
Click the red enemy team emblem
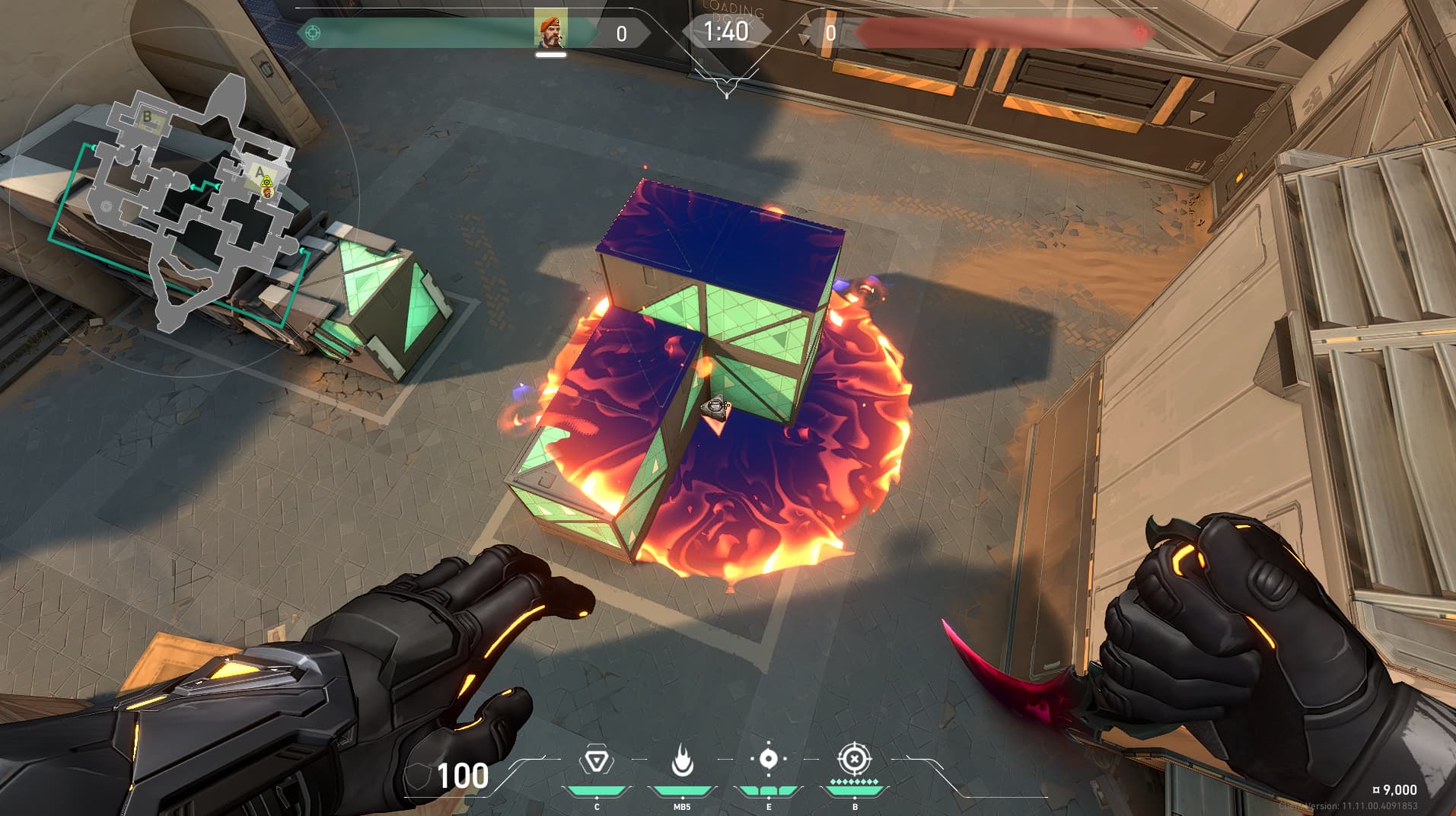pos(1139,33)
